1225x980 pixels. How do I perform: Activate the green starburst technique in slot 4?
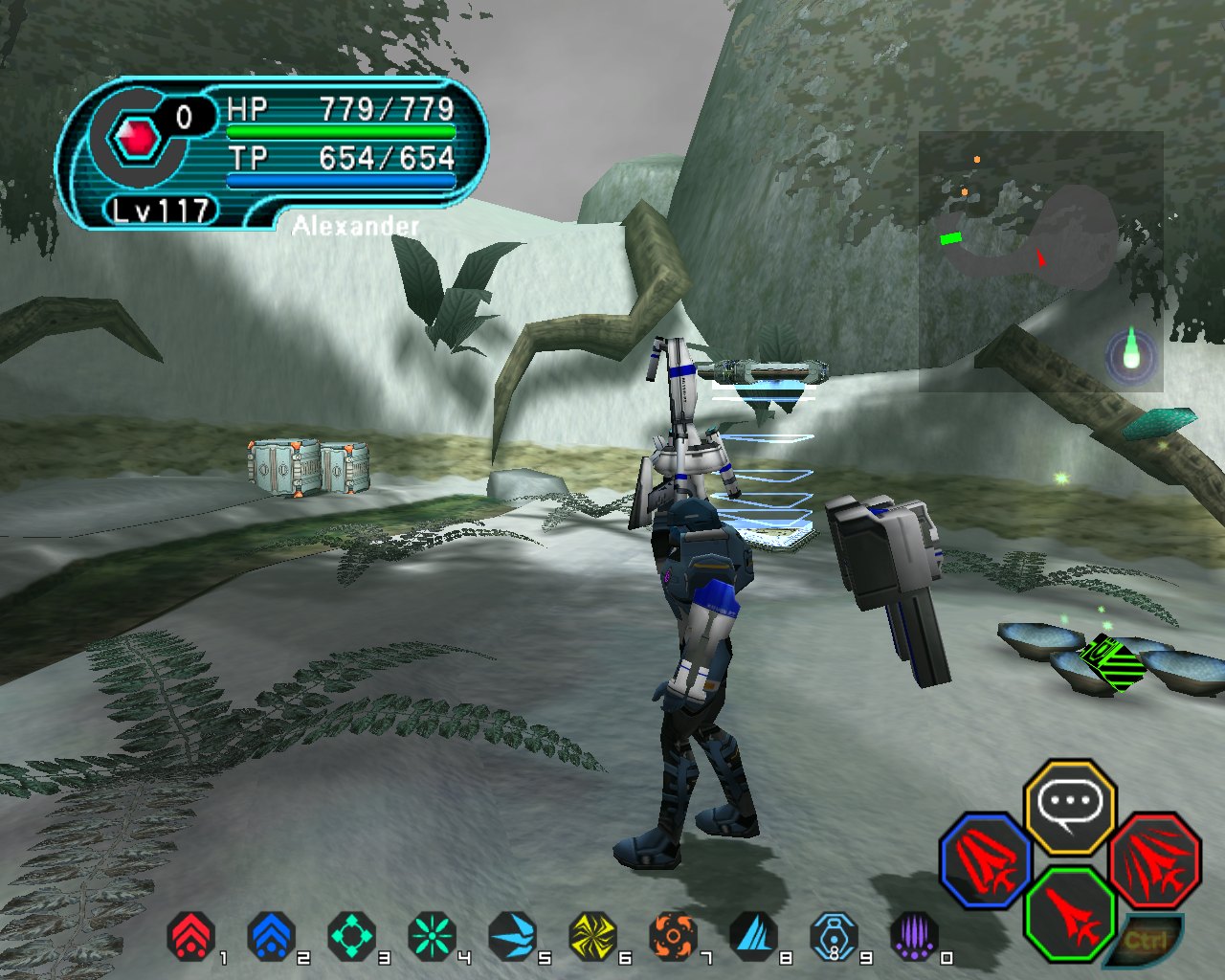tap(432, 936)
